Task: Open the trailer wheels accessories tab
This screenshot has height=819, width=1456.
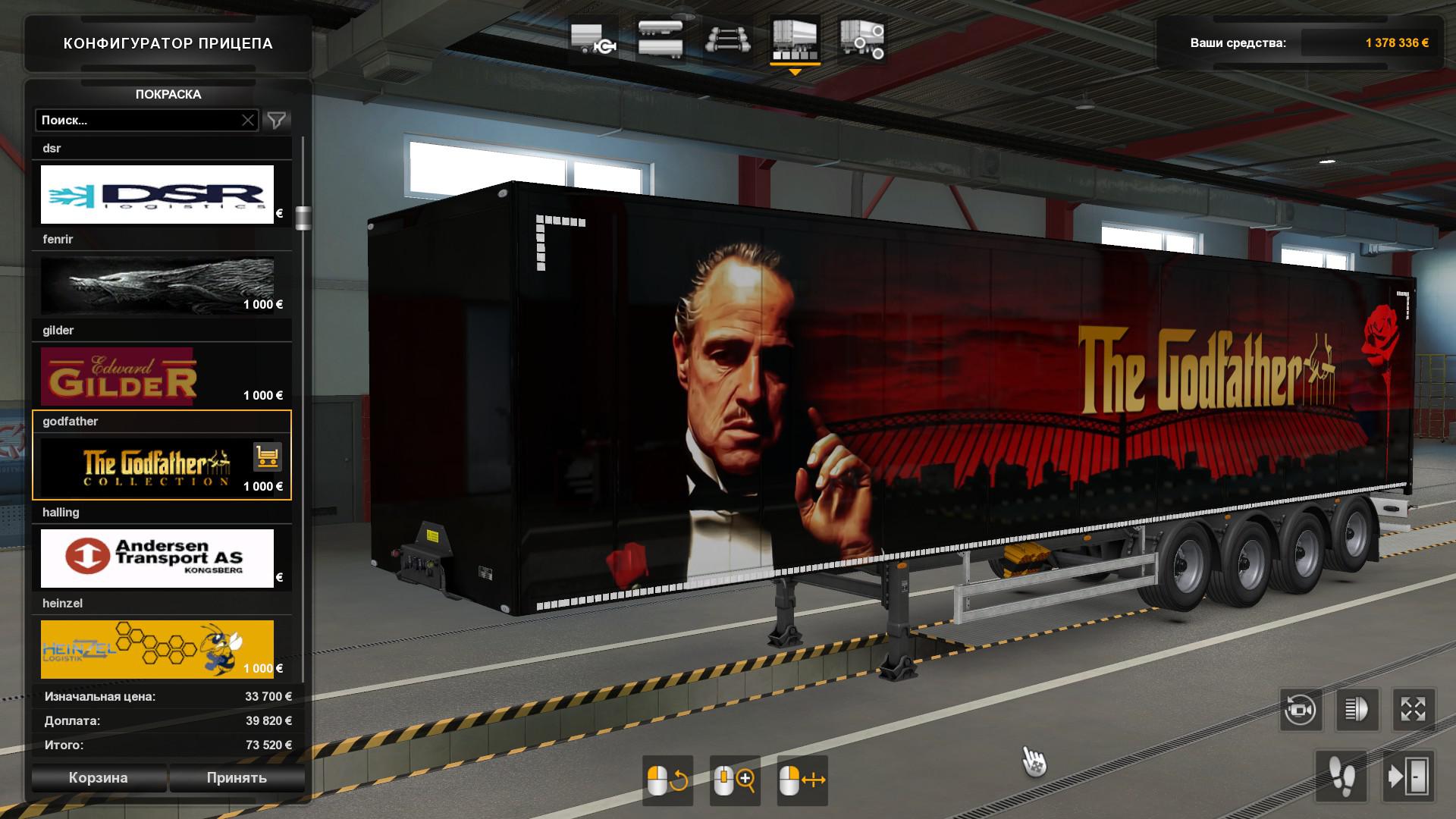Action: coord(862,39)
